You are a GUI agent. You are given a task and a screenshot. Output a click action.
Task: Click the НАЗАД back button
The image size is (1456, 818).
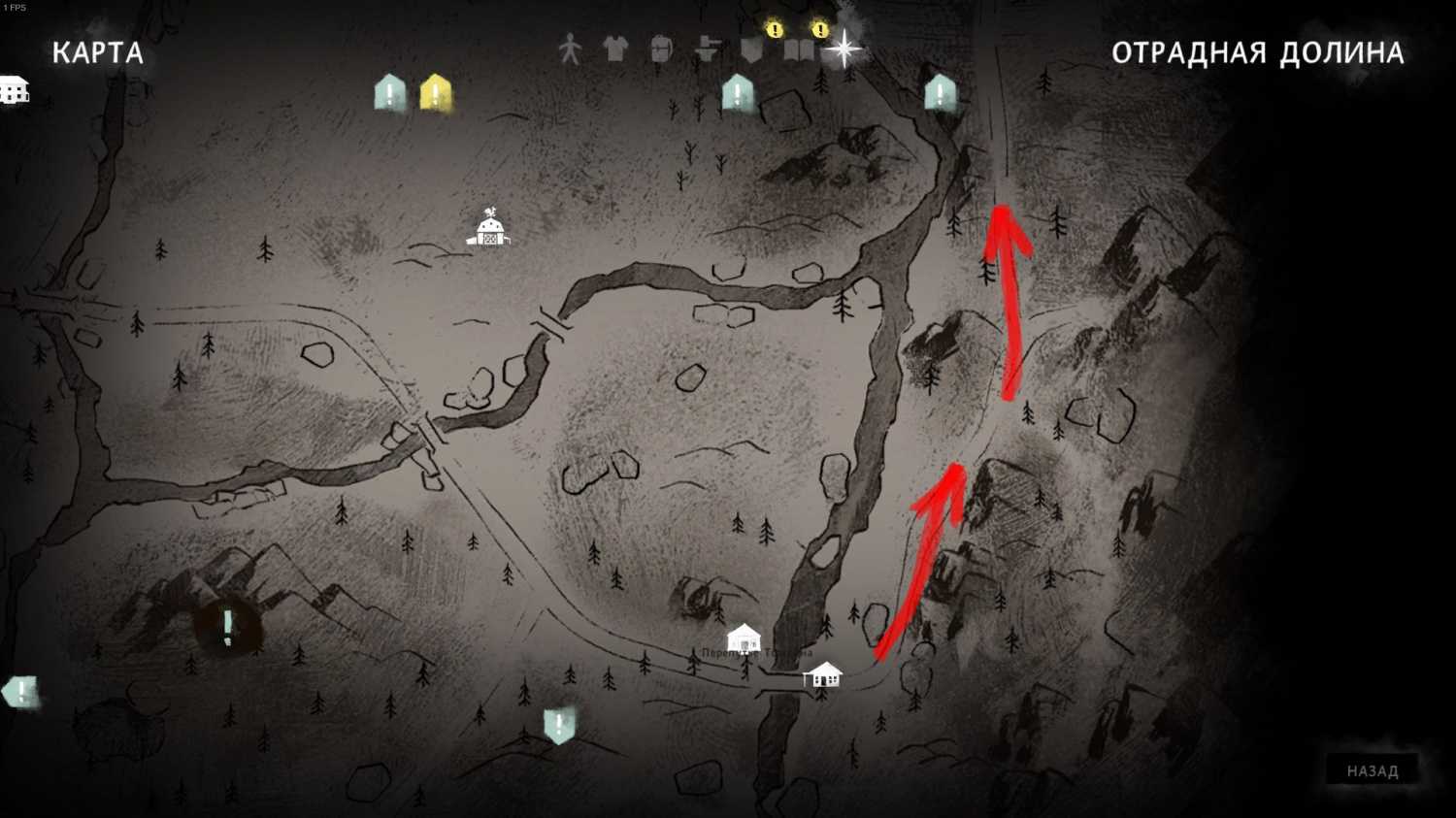point(1372,770)
